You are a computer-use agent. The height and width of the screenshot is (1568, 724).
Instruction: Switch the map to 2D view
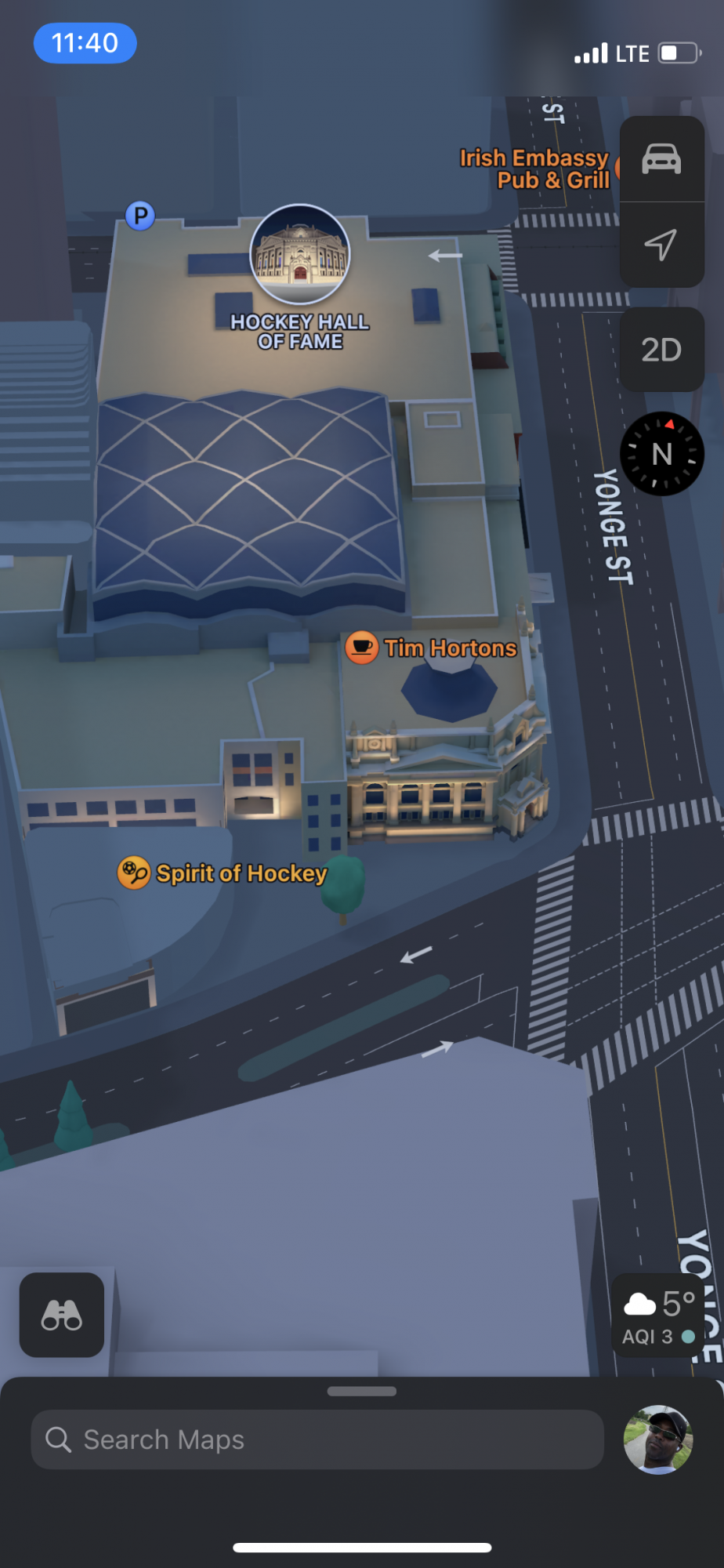661,350
